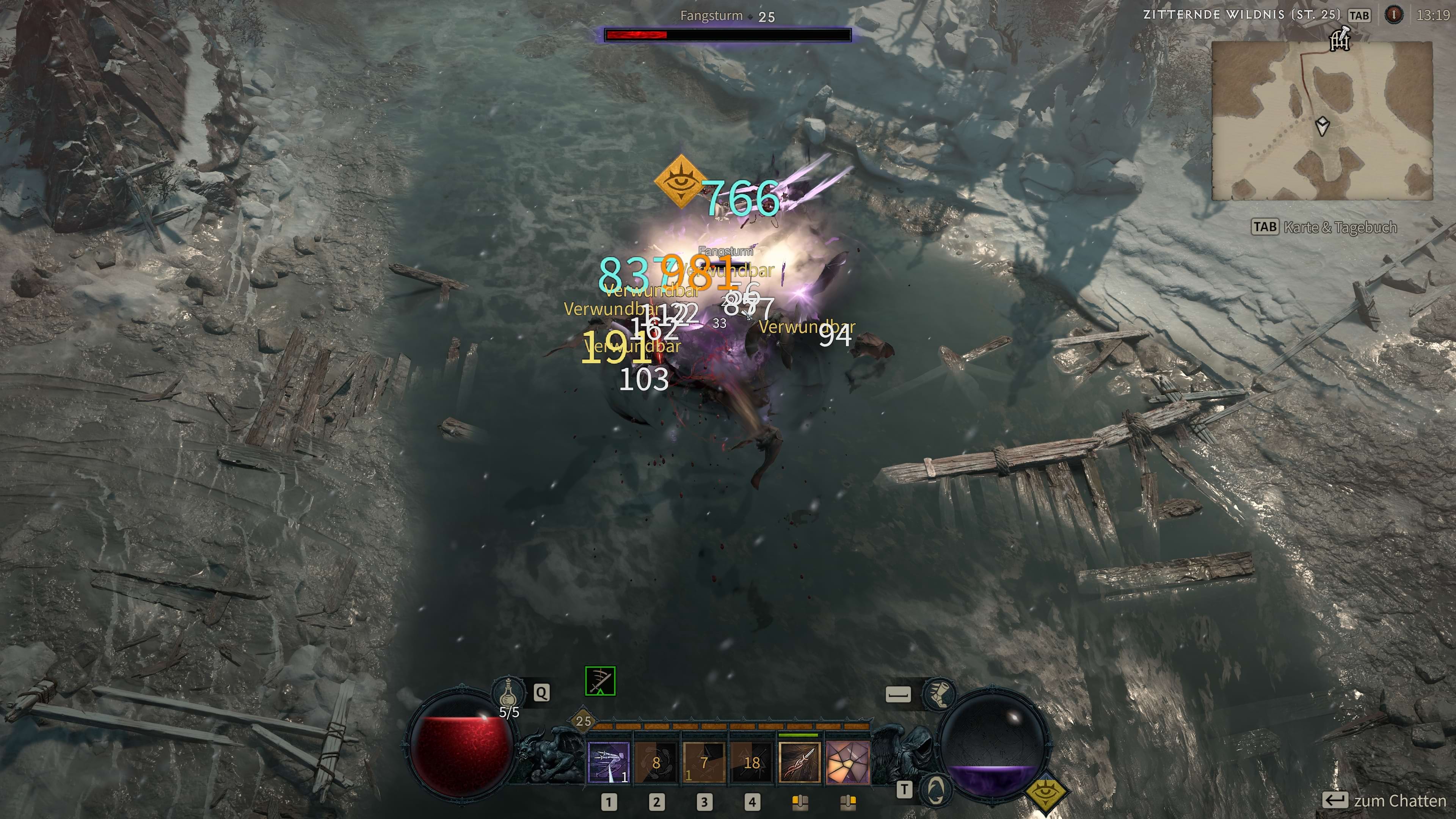Select the gate marker on minimap
1456x819 pixels.
click(x=1340, y=39)
